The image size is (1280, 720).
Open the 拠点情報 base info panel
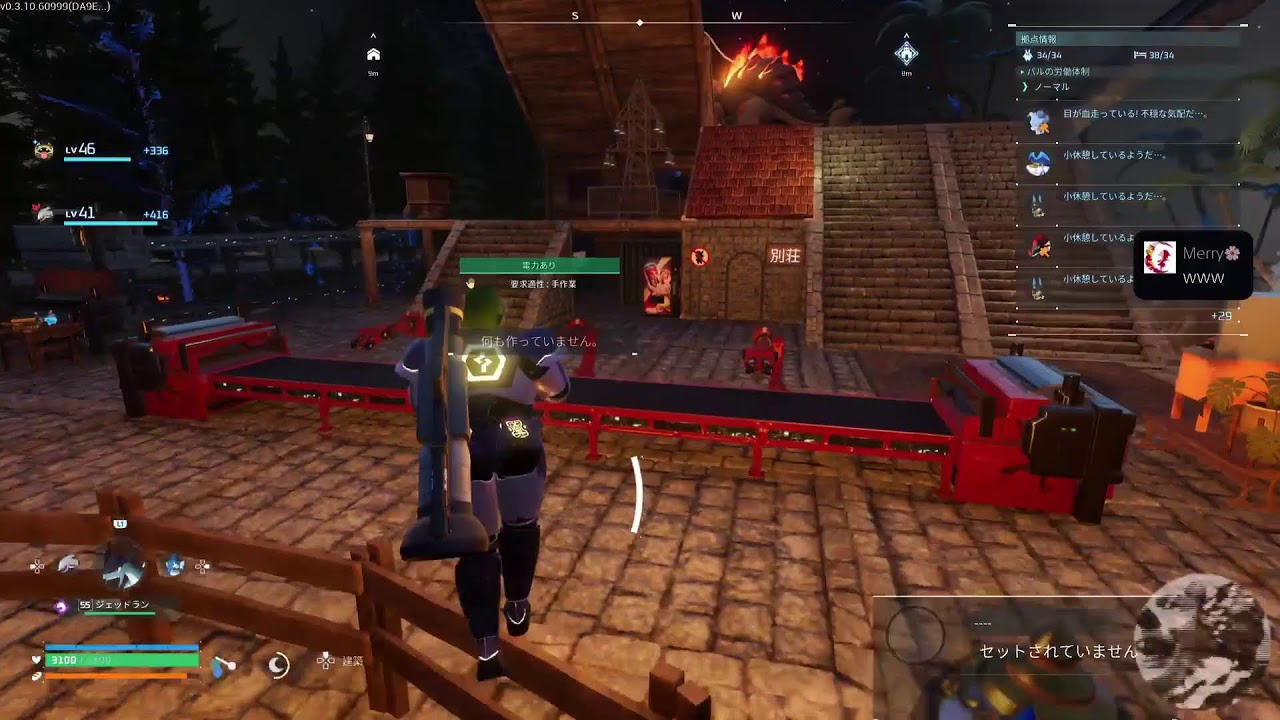coord(1039,39)
